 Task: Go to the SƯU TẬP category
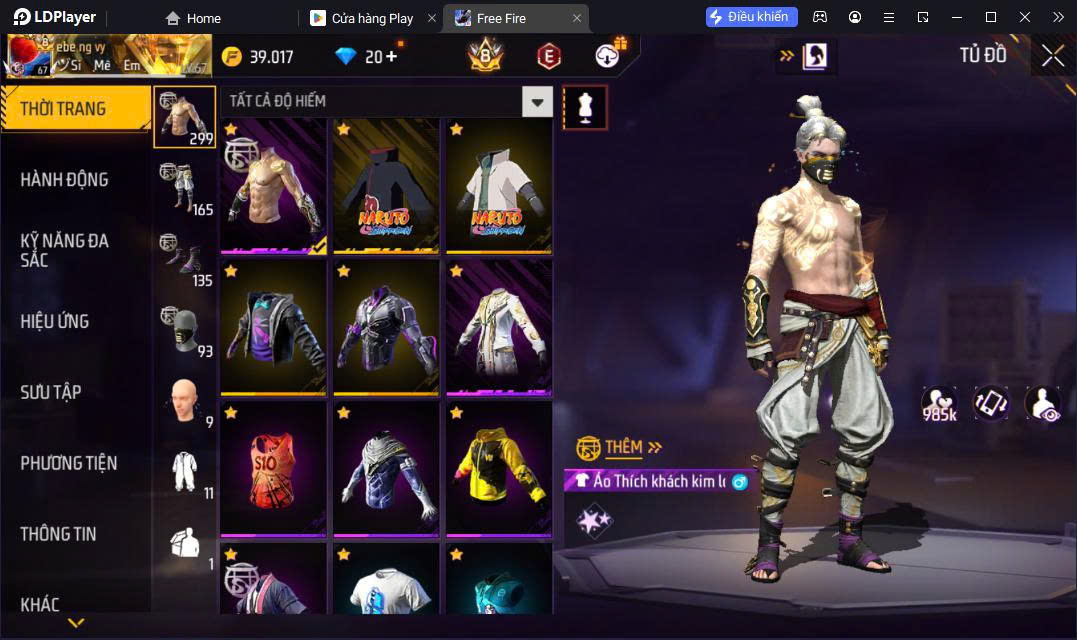pyautogui.click(x=50, y=392)
